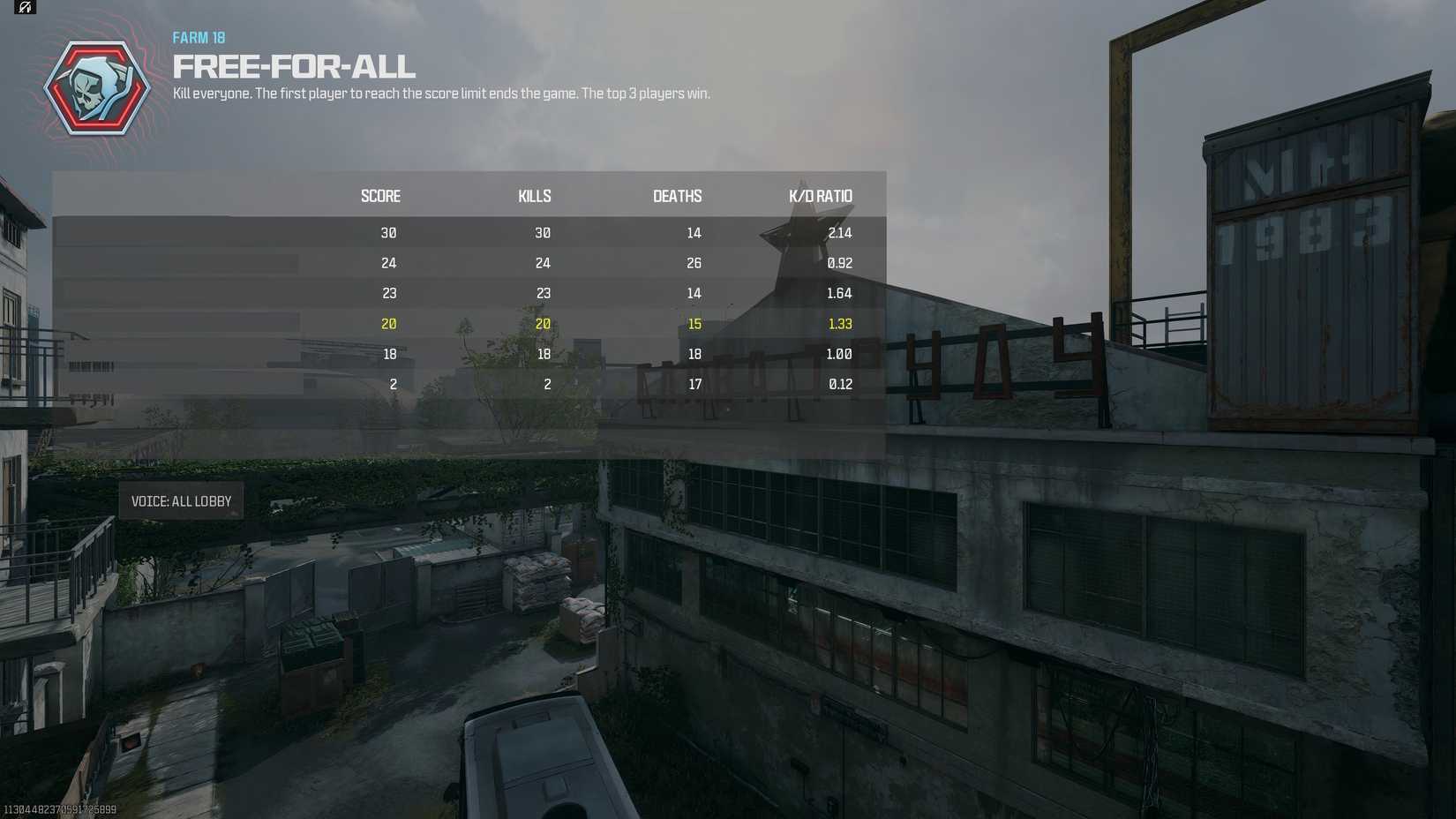Open the FARM 18 map label
The image size is (1456, 819).
tap(198, 38)
